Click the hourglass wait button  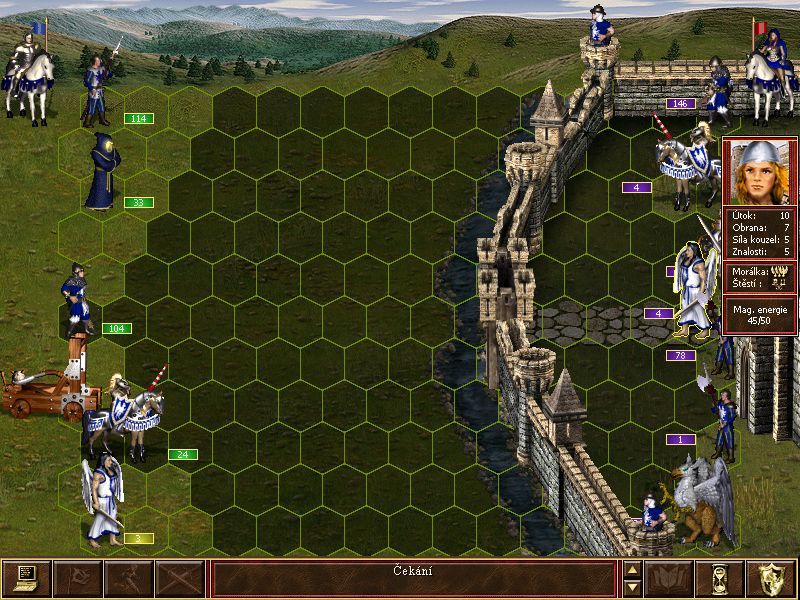[720, 579]
